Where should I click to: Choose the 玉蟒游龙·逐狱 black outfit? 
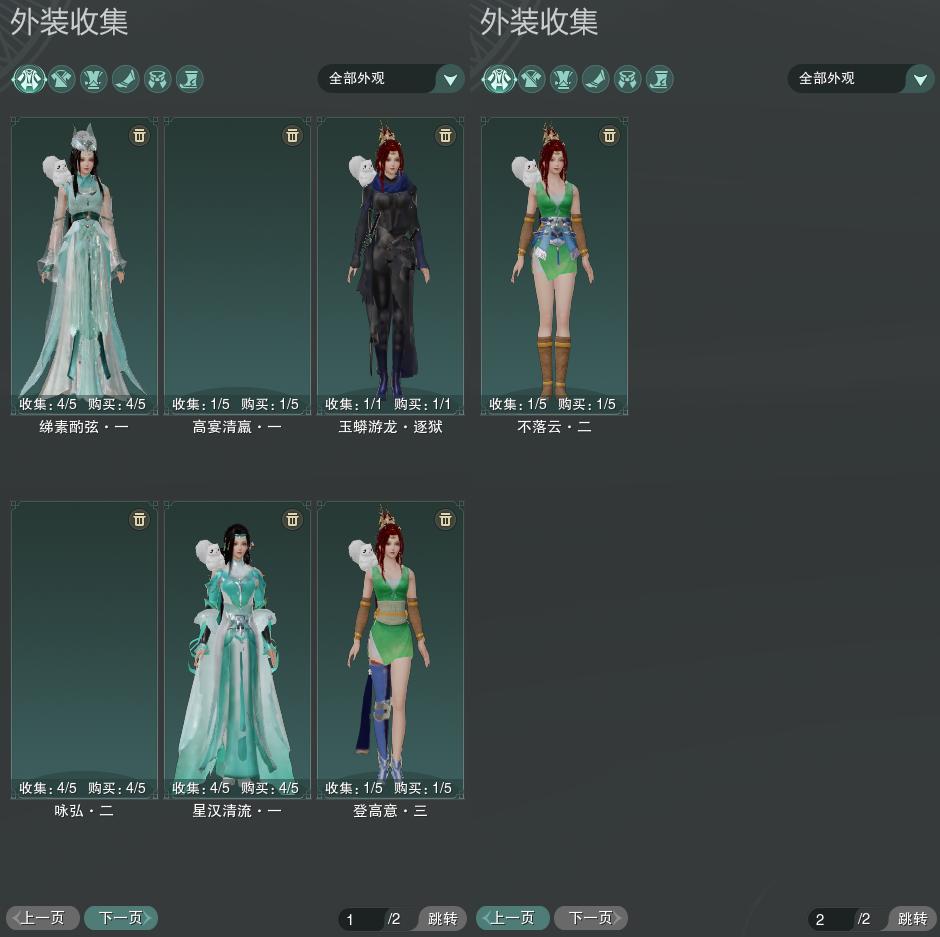click(x=390, y=260)
